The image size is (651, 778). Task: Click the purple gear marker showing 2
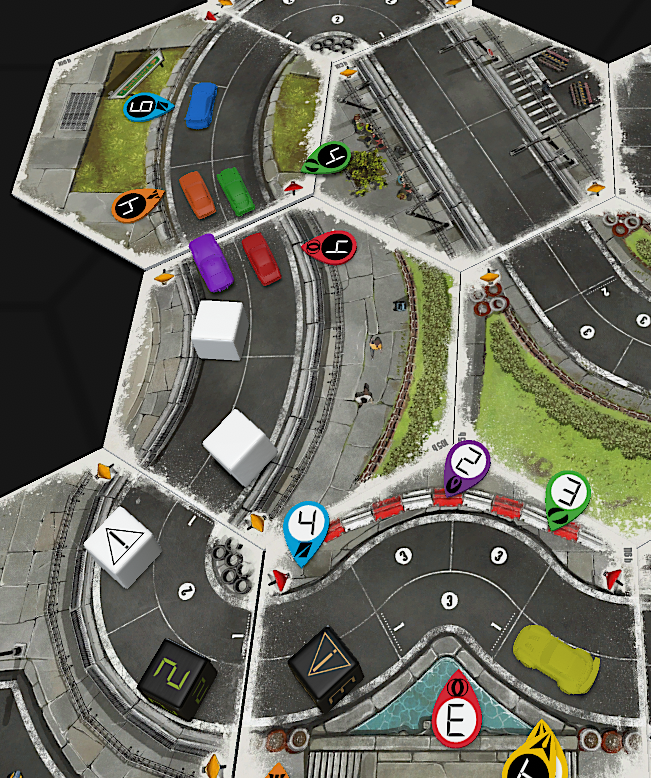[x=467, y=464]
